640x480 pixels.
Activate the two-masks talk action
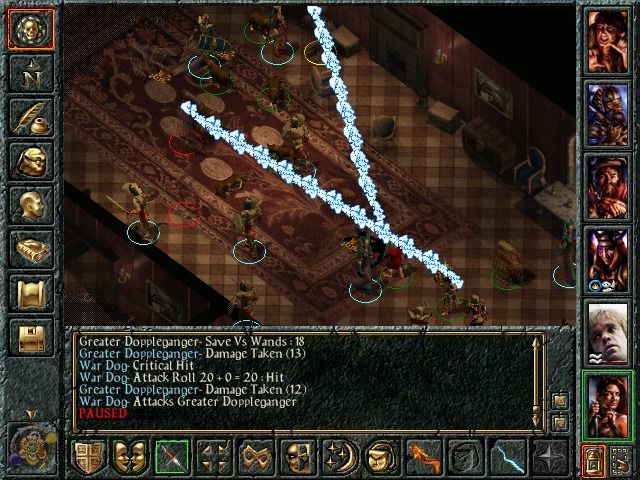click(x=129, y=458)
